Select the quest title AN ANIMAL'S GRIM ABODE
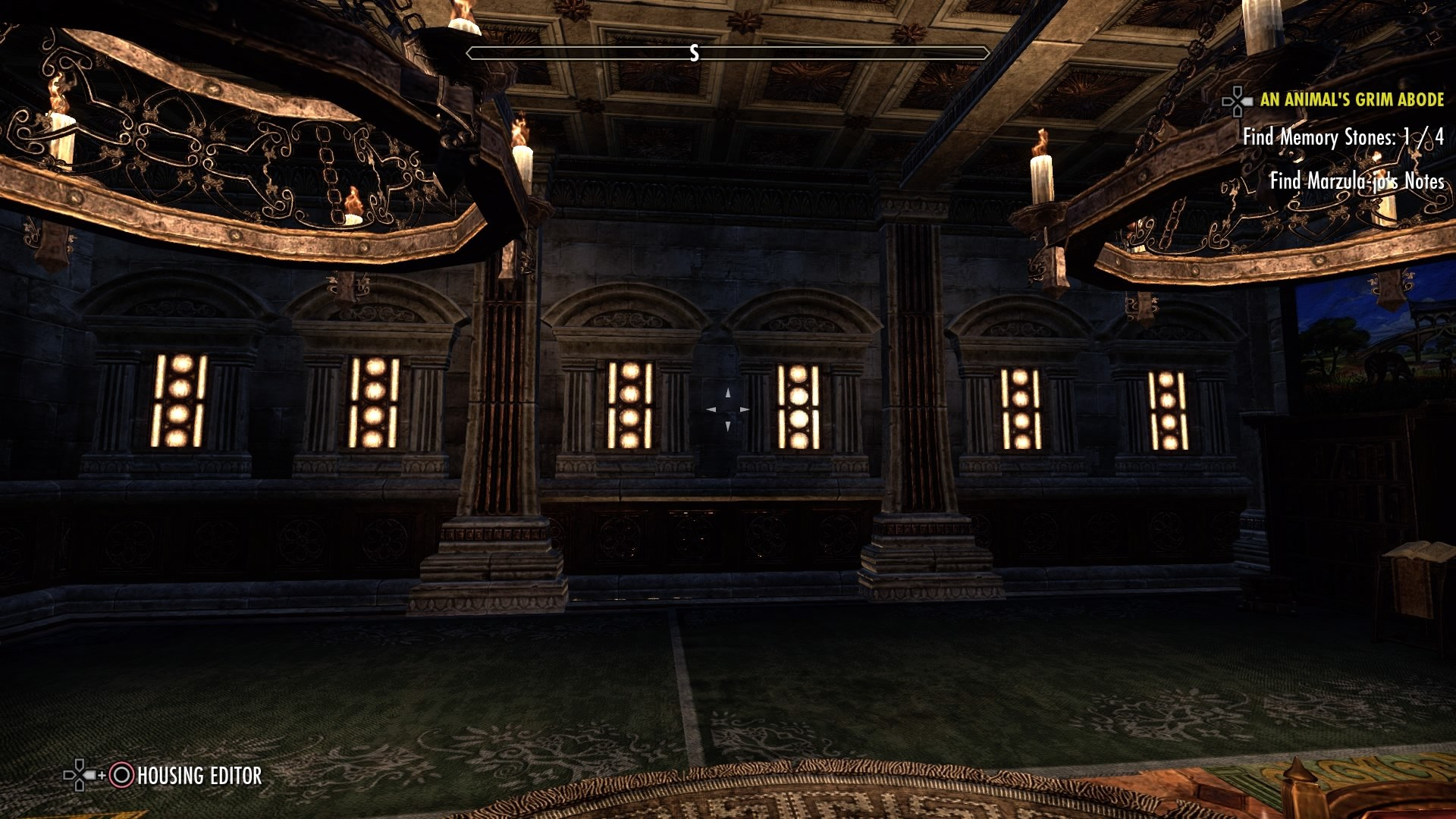 [1353, 99]
